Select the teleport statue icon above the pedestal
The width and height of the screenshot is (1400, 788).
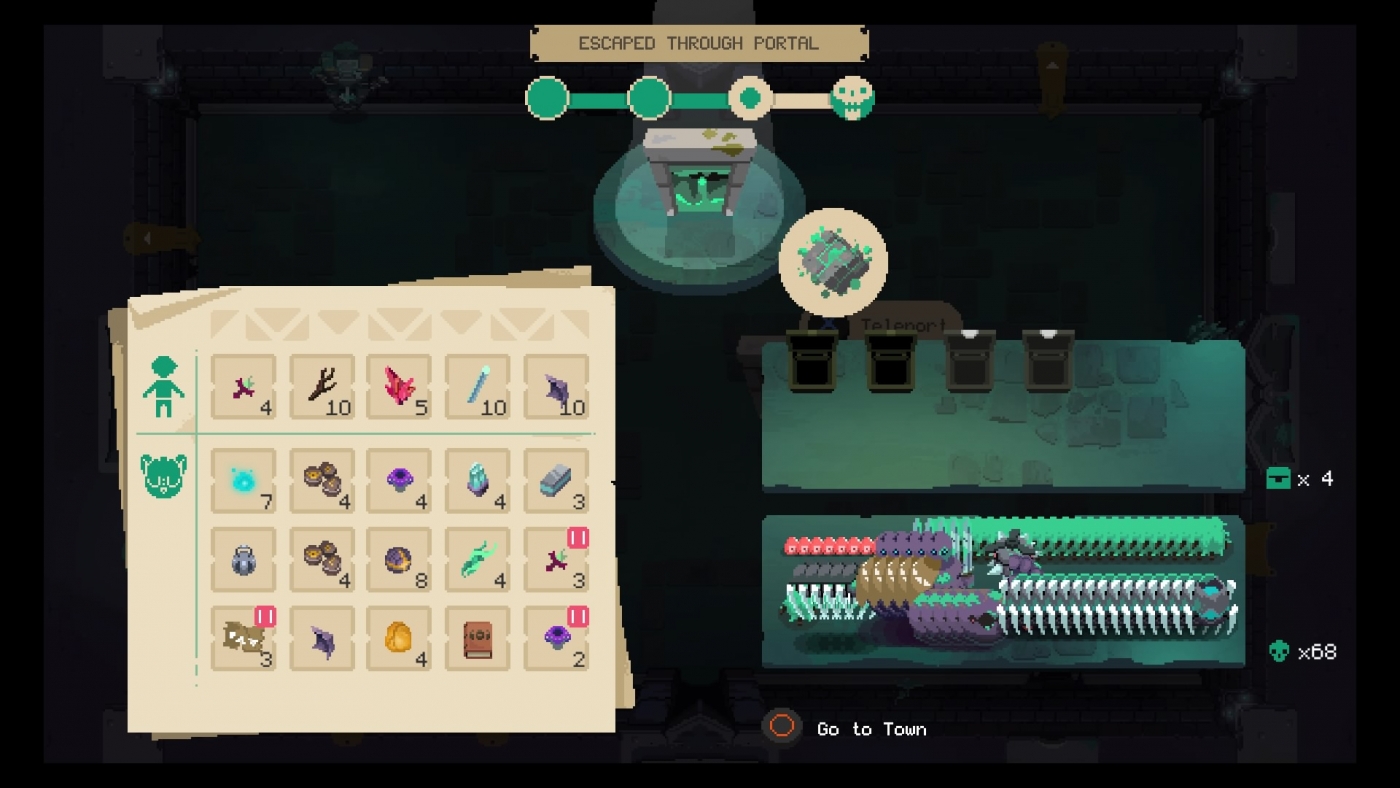pos(833,260)
